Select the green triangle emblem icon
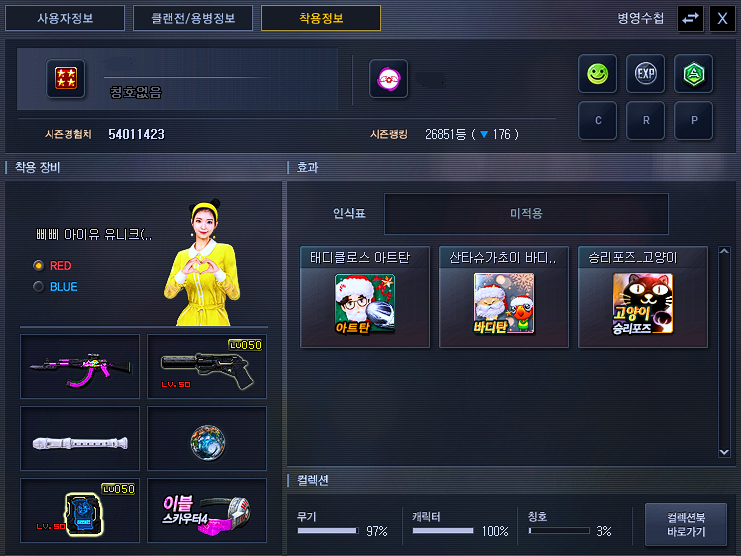 693,74
